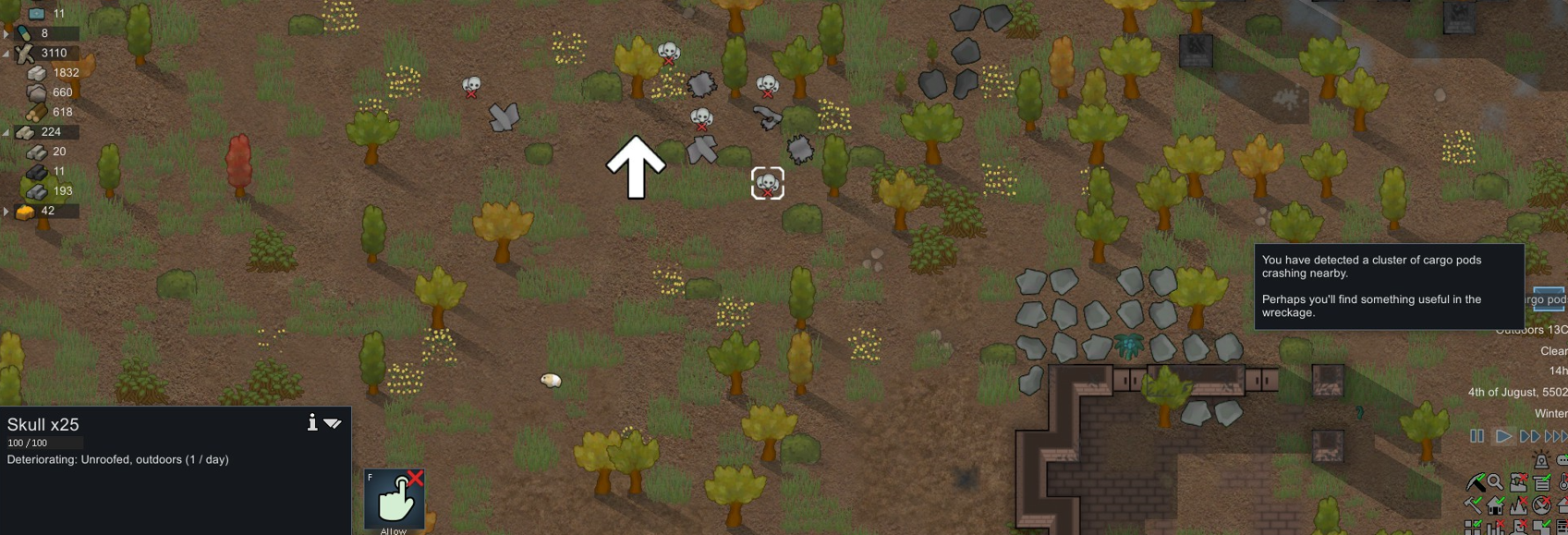
Task: Toggle the pickaxe icon in overlay toggles
Action: (1475, 482)
